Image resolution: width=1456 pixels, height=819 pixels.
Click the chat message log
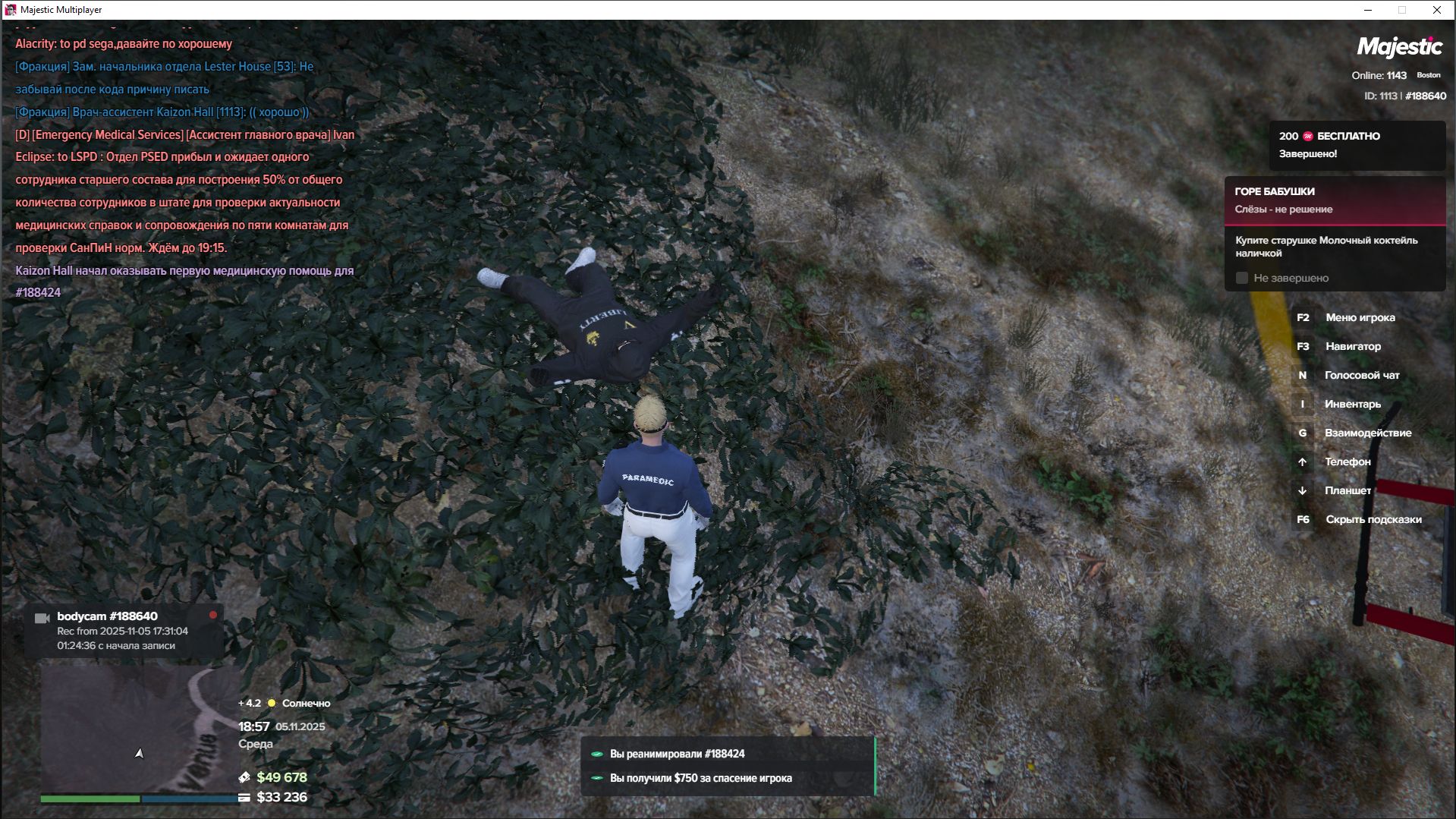pos(185,167)
